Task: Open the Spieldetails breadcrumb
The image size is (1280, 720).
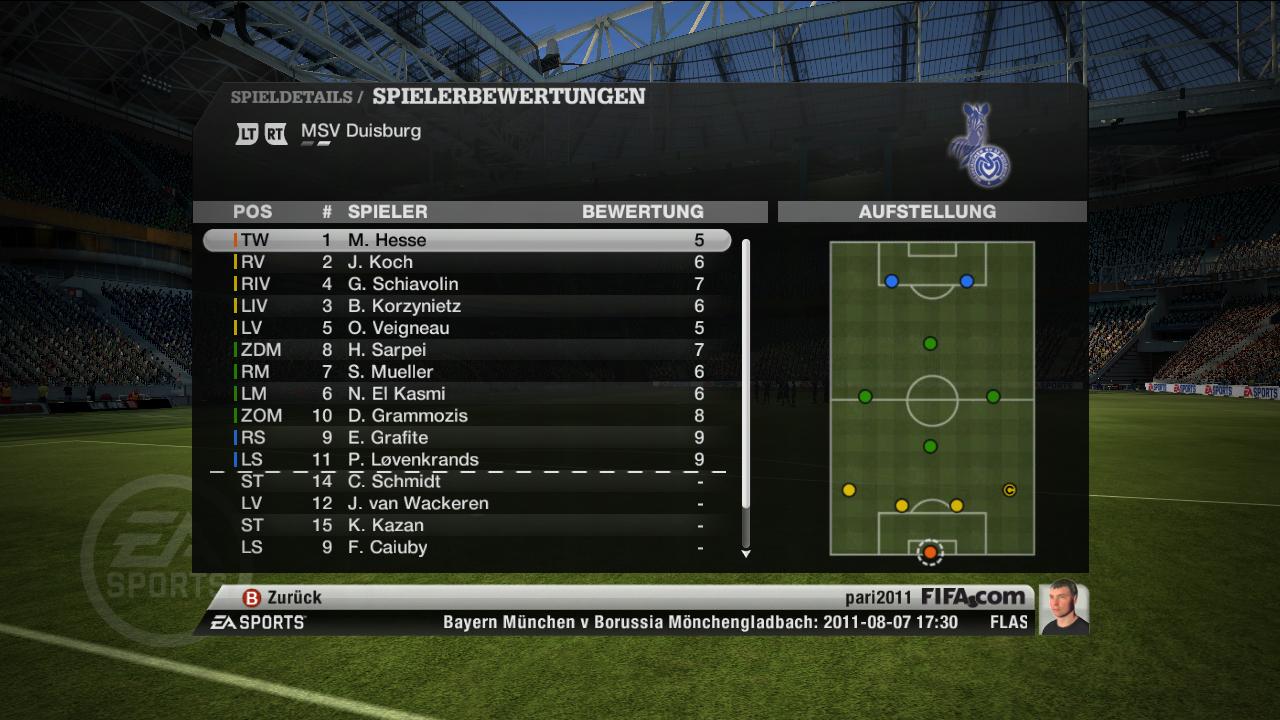Action: 290,98
